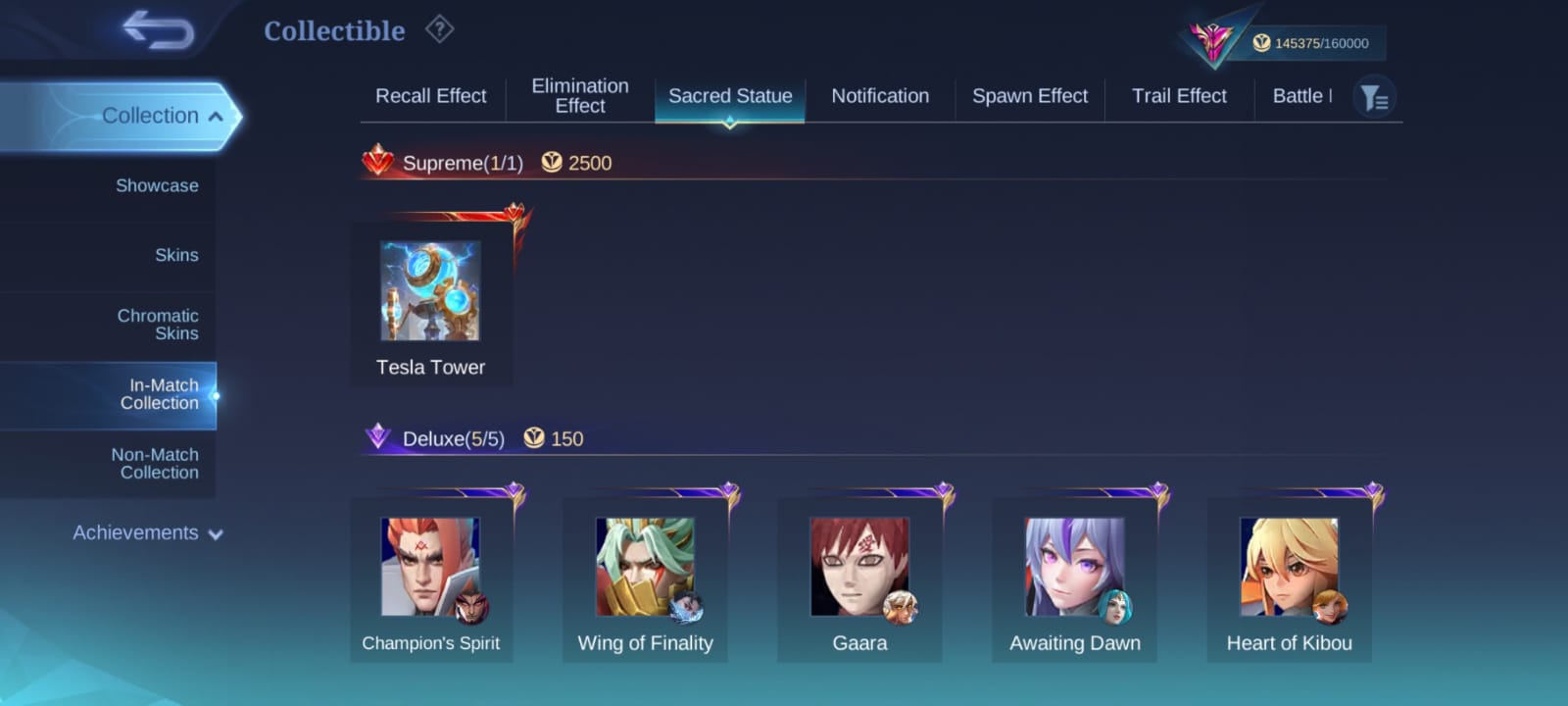The height and width of the screenshot is (706, 1568).
Task: Show the Notification tab
Action: click(x=880, y=96)
